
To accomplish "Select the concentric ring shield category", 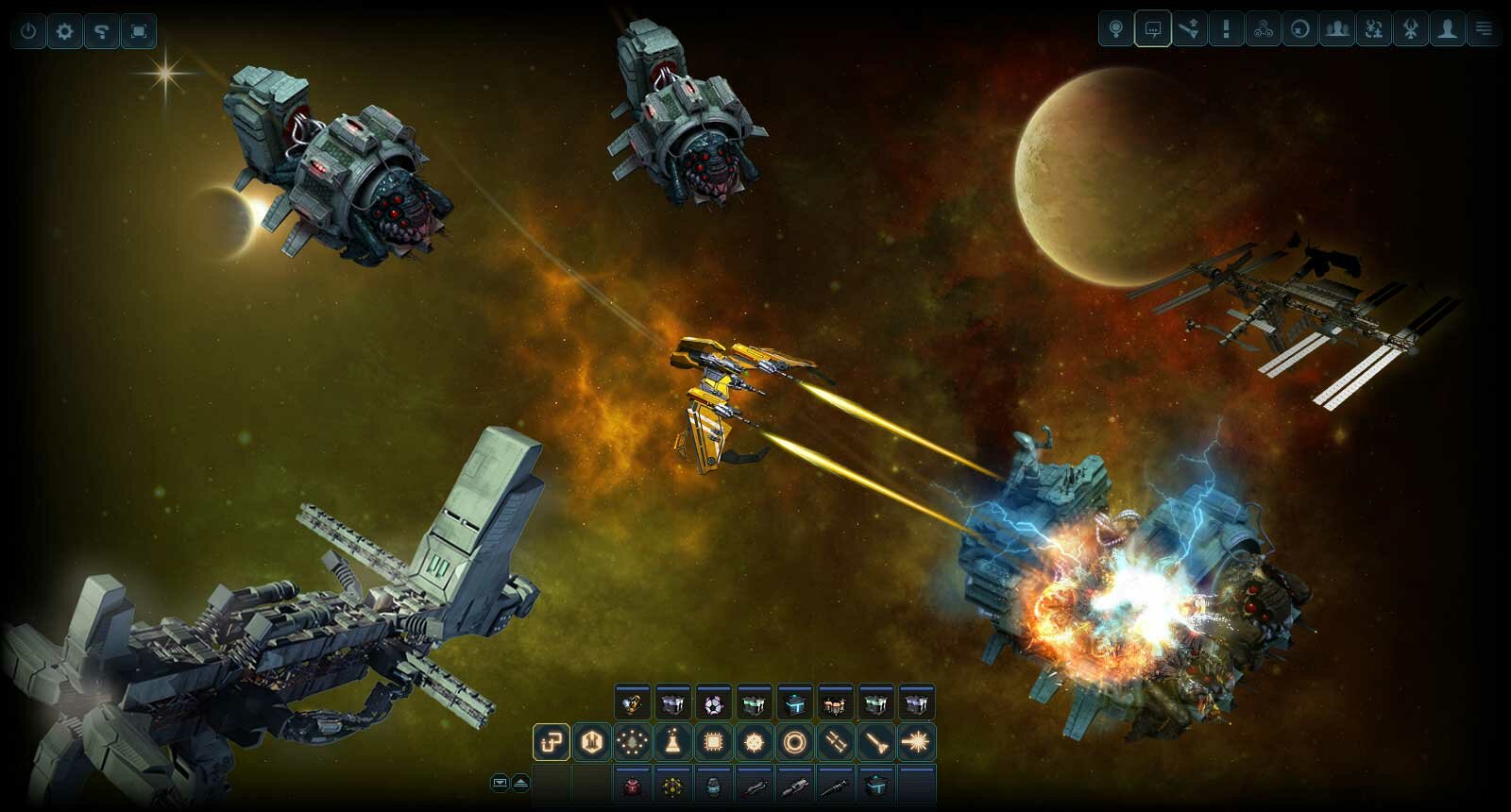I will coord(794,742).
